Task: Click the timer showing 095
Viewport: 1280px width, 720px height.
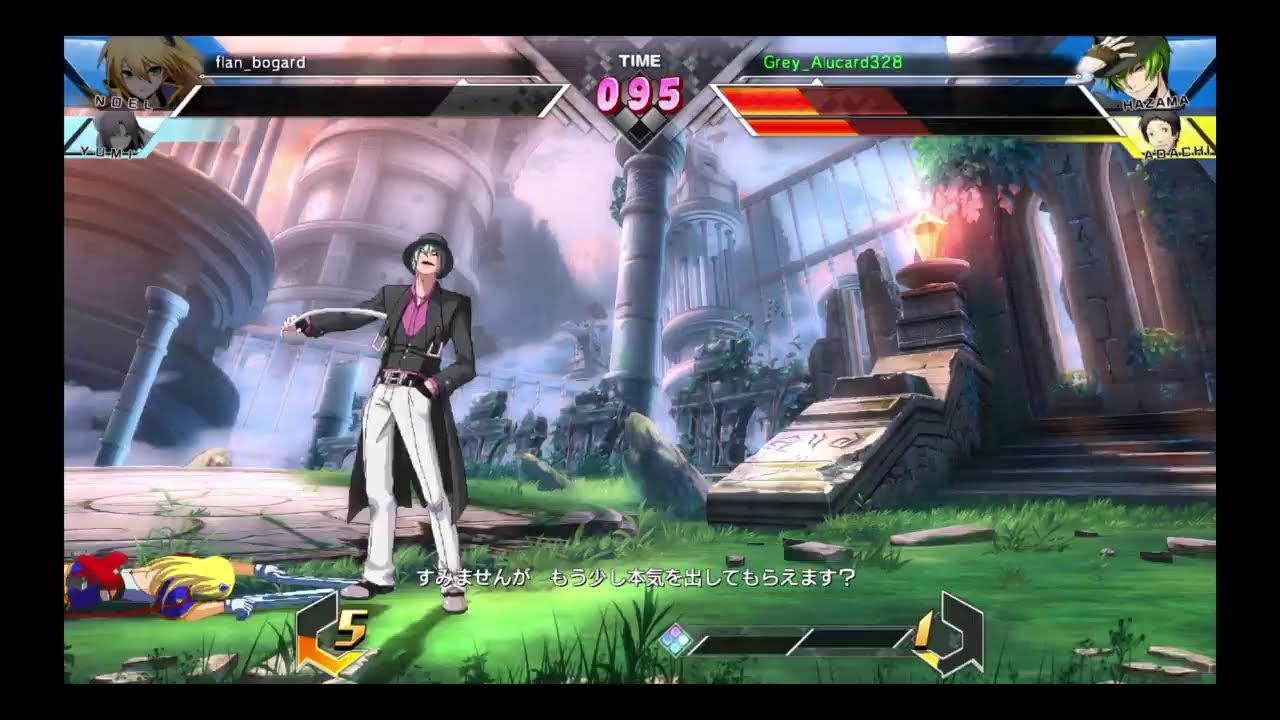Action: (x=640, y=98)
